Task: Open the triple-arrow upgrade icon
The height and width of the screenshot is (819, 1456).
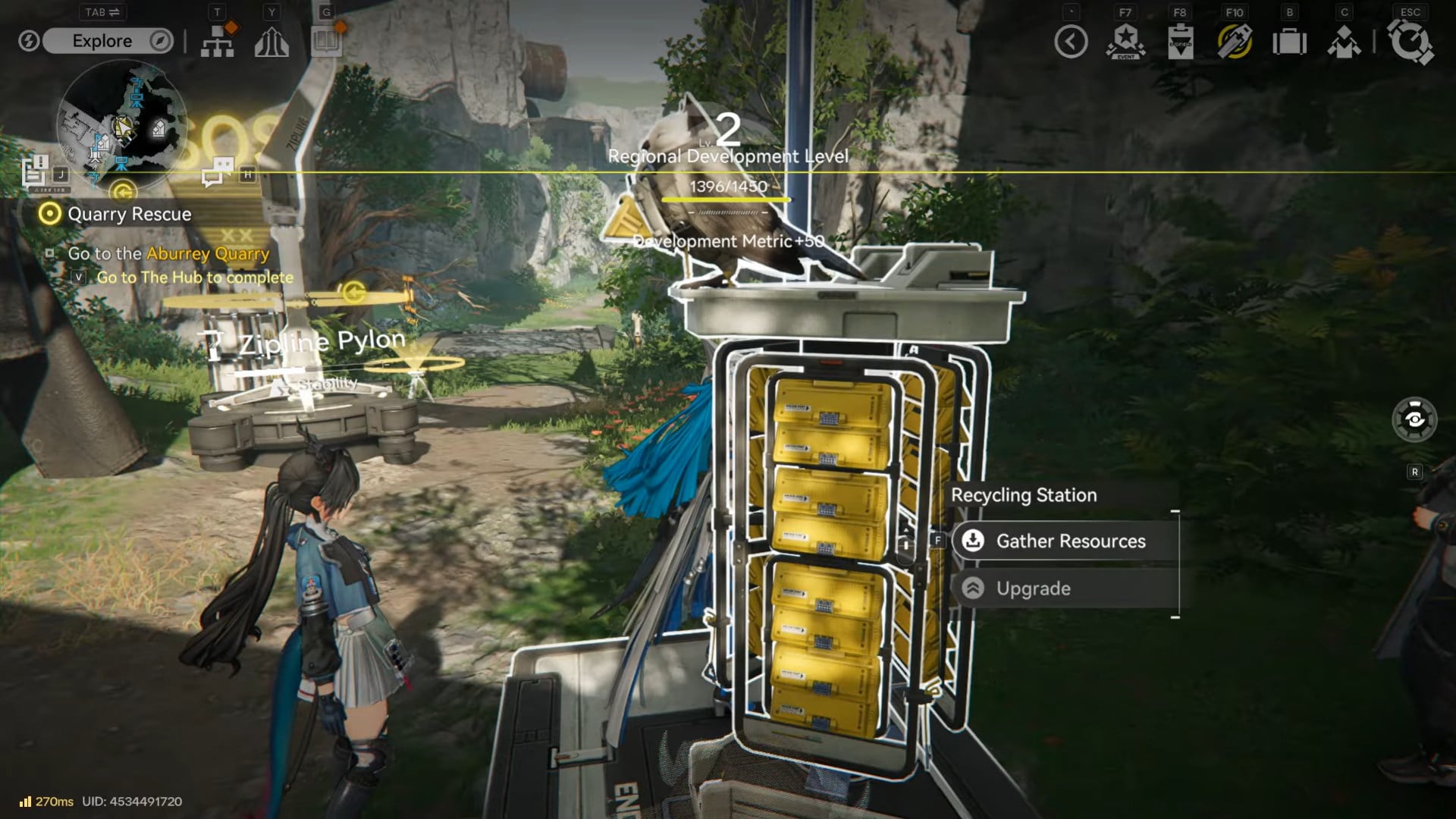Action: tap(271, 42)
